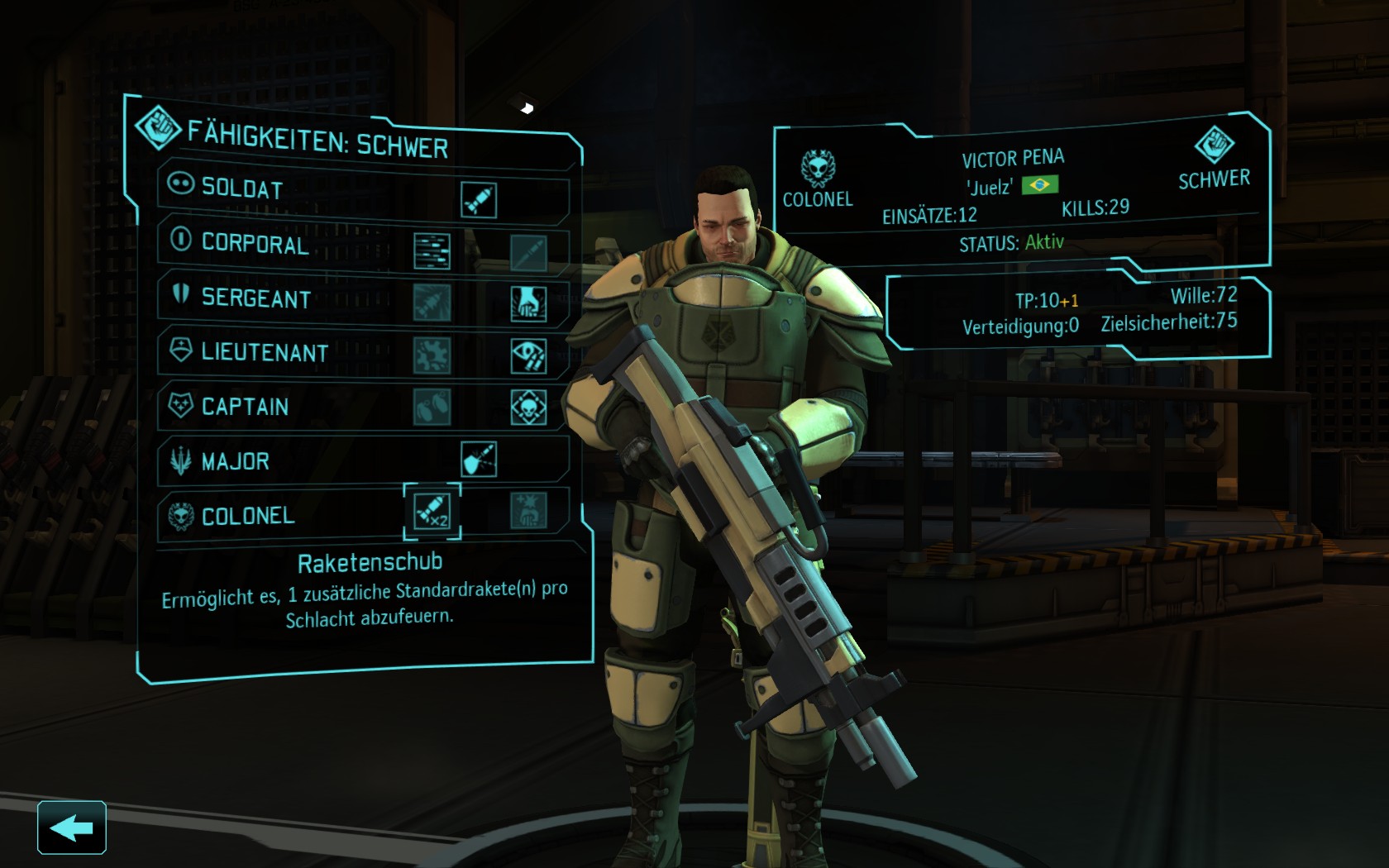Choose the Corporal bullet swarm ability icon
The width and height of the screenshot is (1389, 868).
[x=432, y=251]
